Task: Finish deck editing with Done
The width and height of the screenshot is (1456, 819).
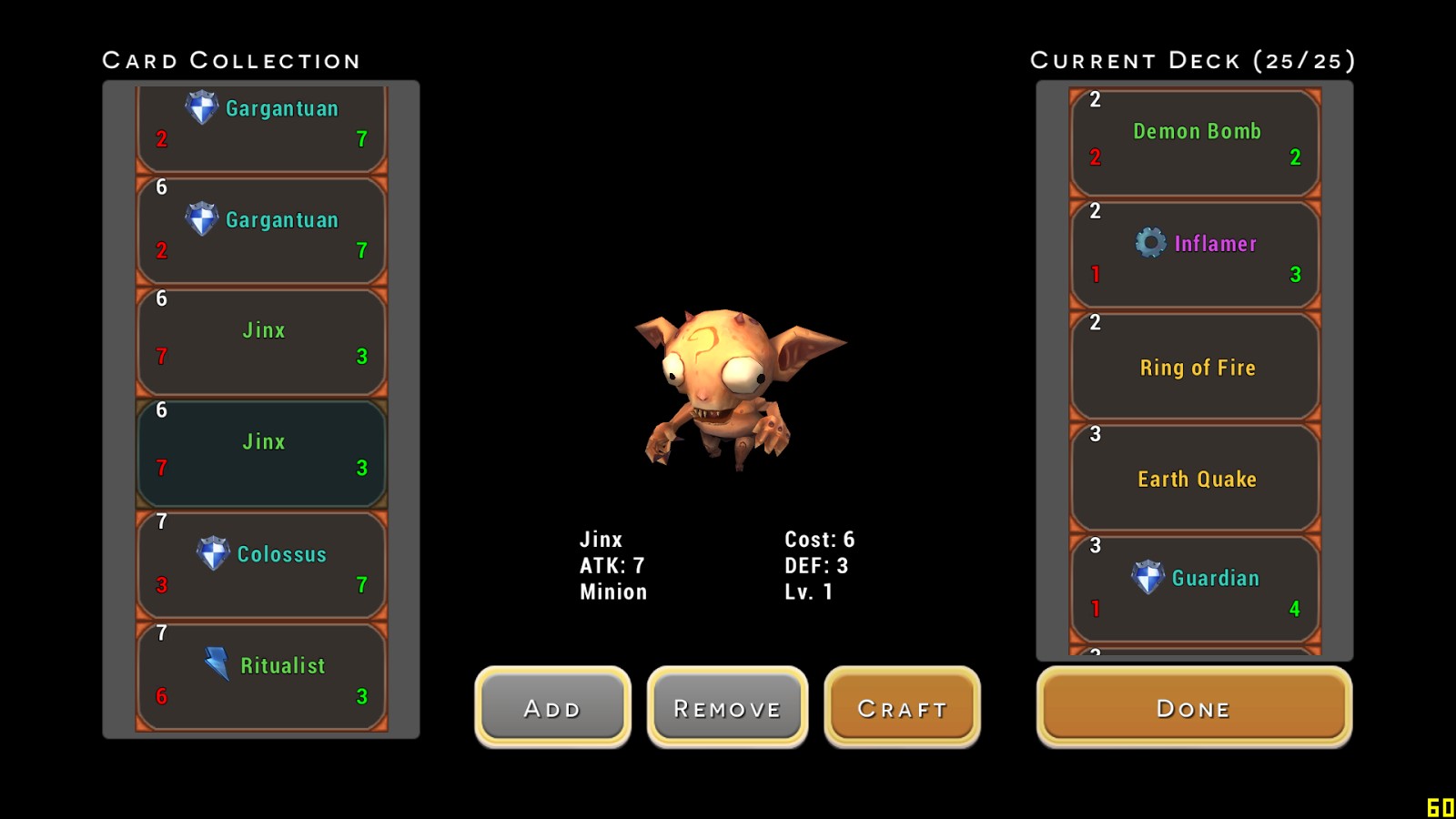Action: (1194, 707)
